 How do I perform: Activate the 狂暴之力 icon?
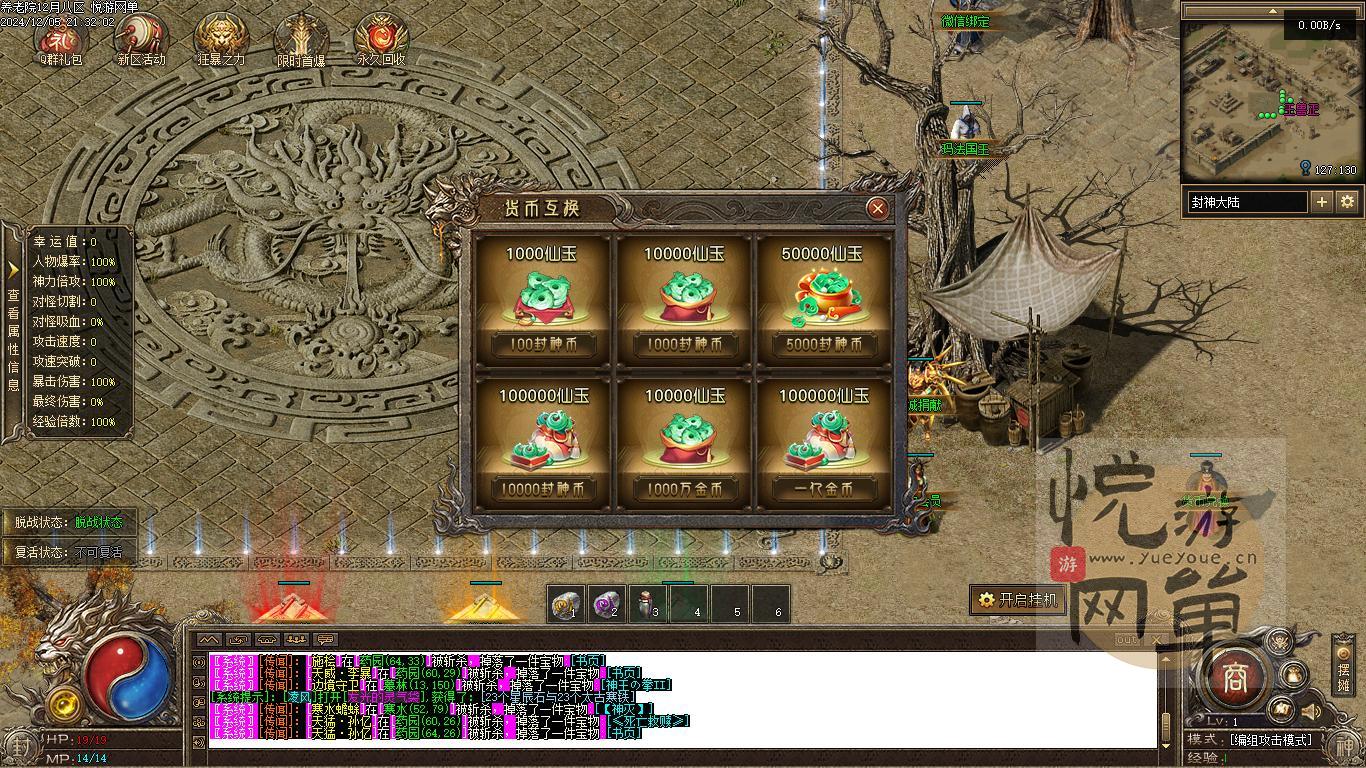click(221, 38)
